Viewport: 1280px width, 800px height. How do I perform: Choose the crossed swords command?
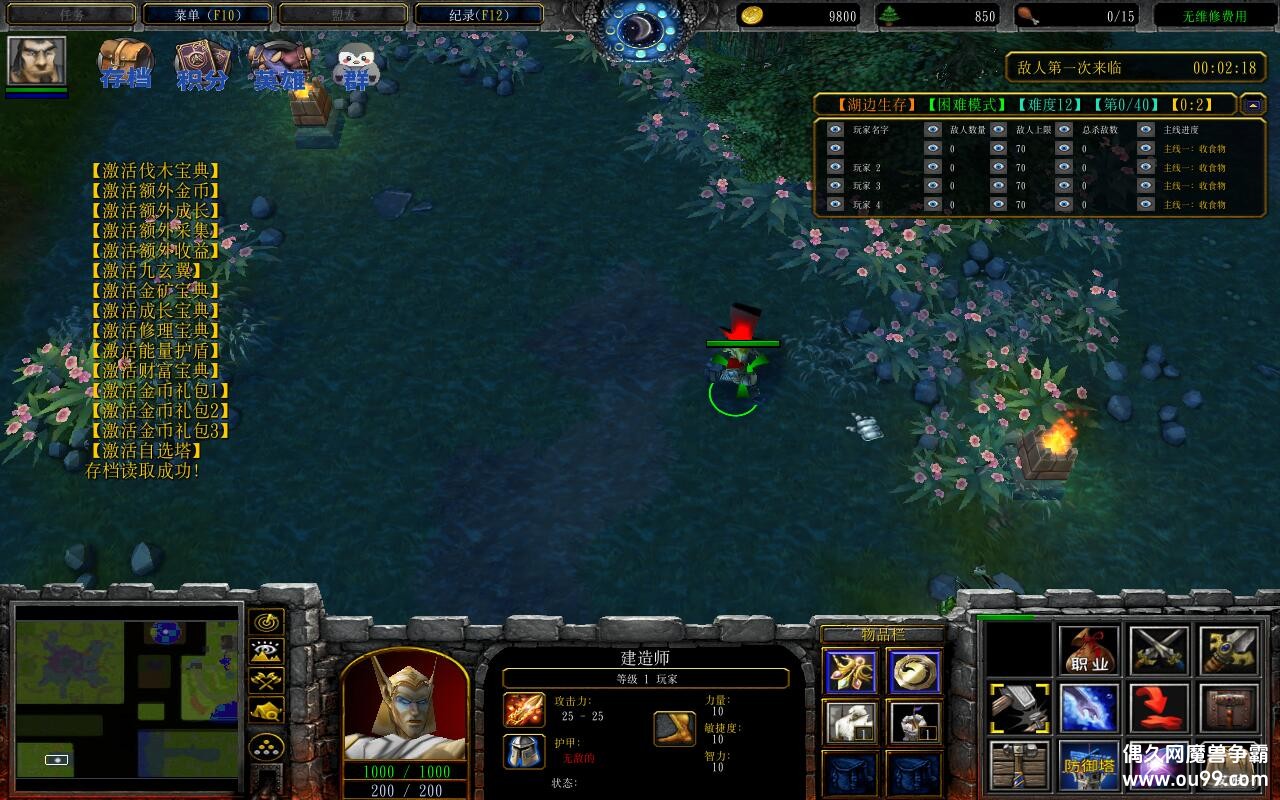click(1159, 651)
